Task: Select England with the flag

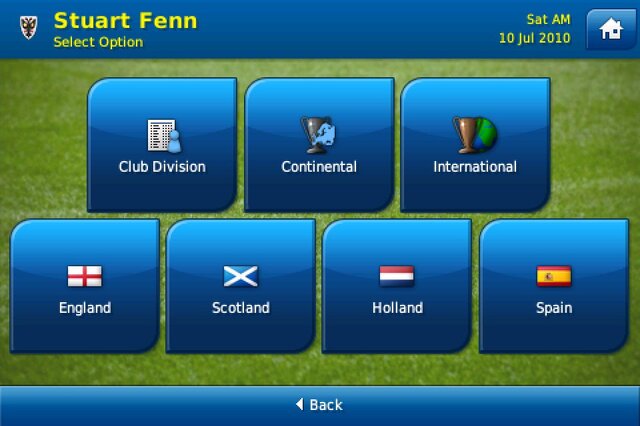Action: pyautogui.click(x=85, y=286)
